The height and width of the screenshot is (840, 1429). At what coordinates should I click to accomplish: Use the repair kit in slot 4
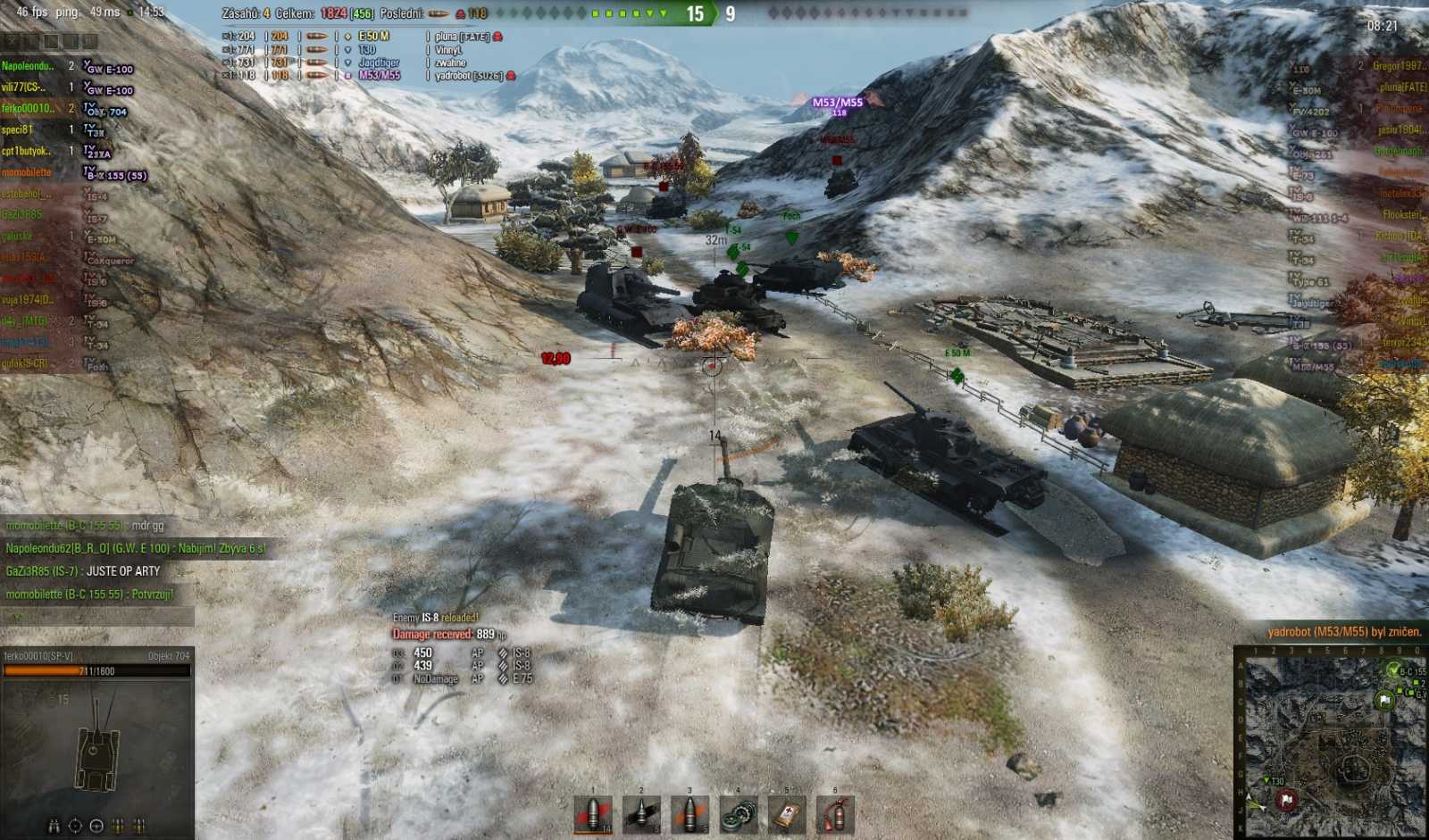pos(738,814)
